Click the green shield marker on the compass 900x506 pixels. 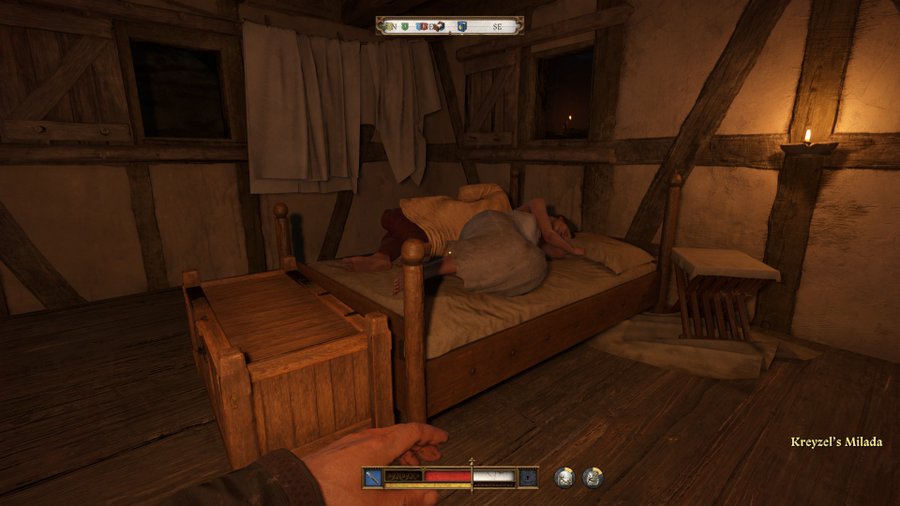[407, 27]
